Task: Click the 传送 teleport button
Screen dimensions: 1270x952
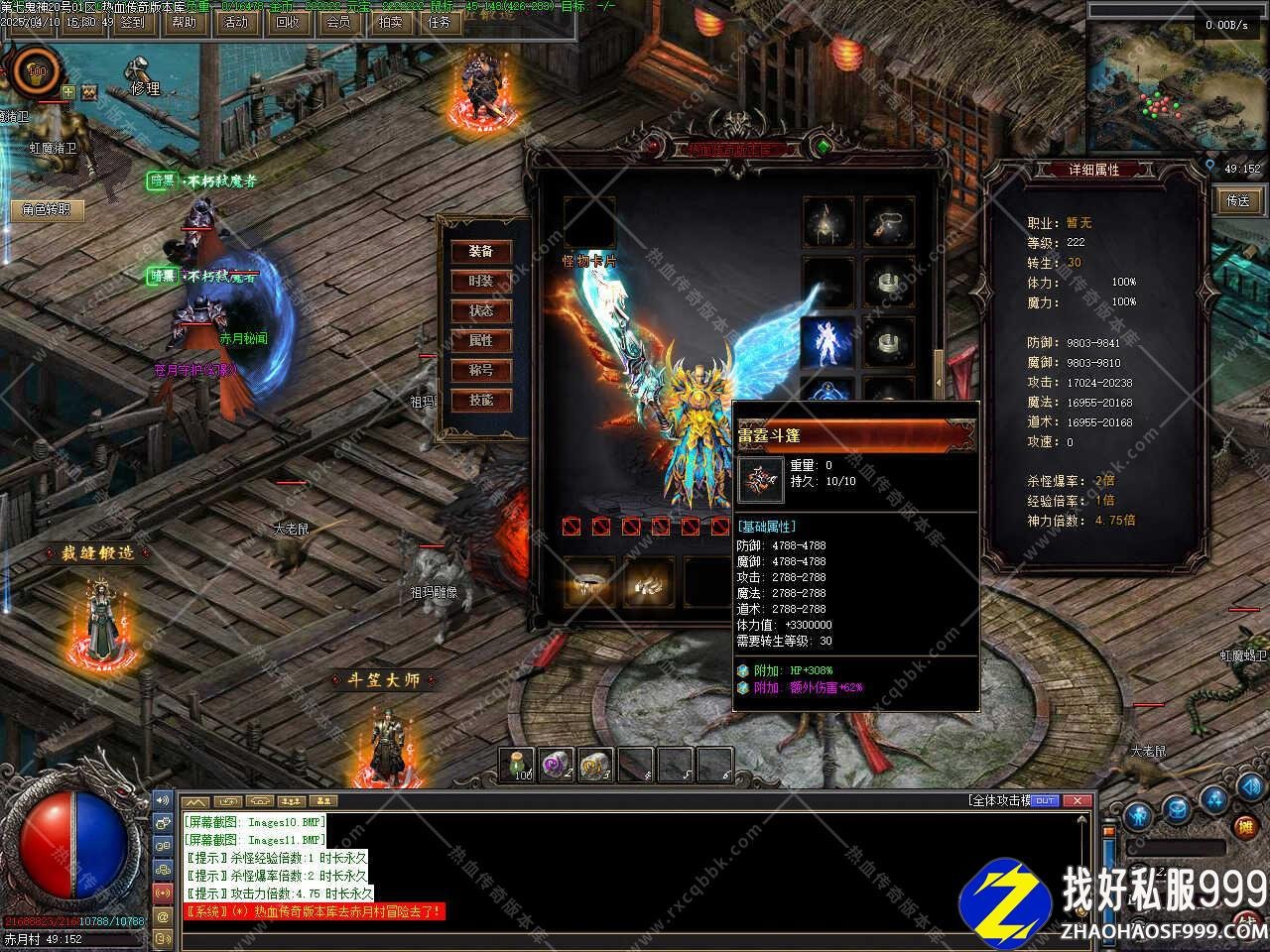Action: (x=1238, y=200)
